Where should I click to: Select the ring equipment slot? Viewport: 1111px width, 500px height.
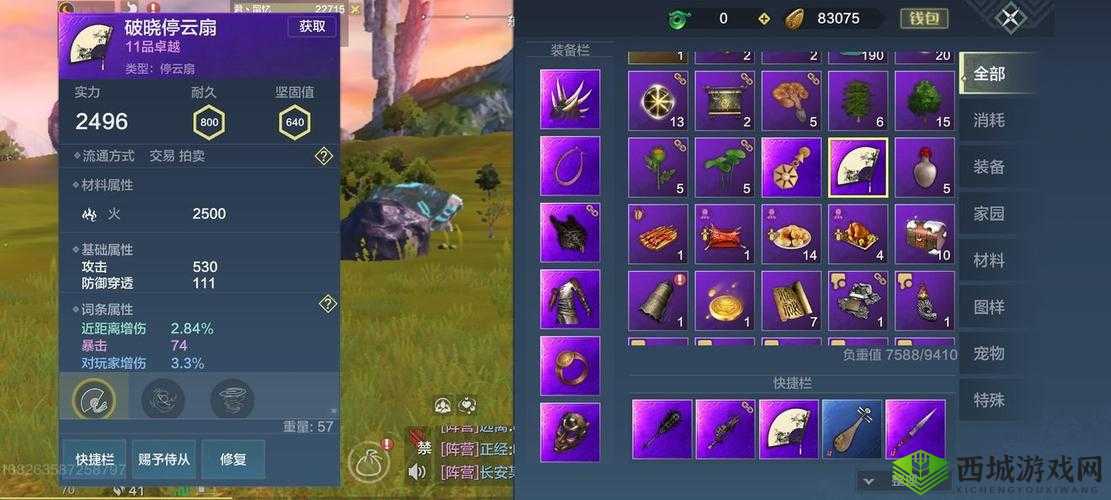tap(570, 365)
